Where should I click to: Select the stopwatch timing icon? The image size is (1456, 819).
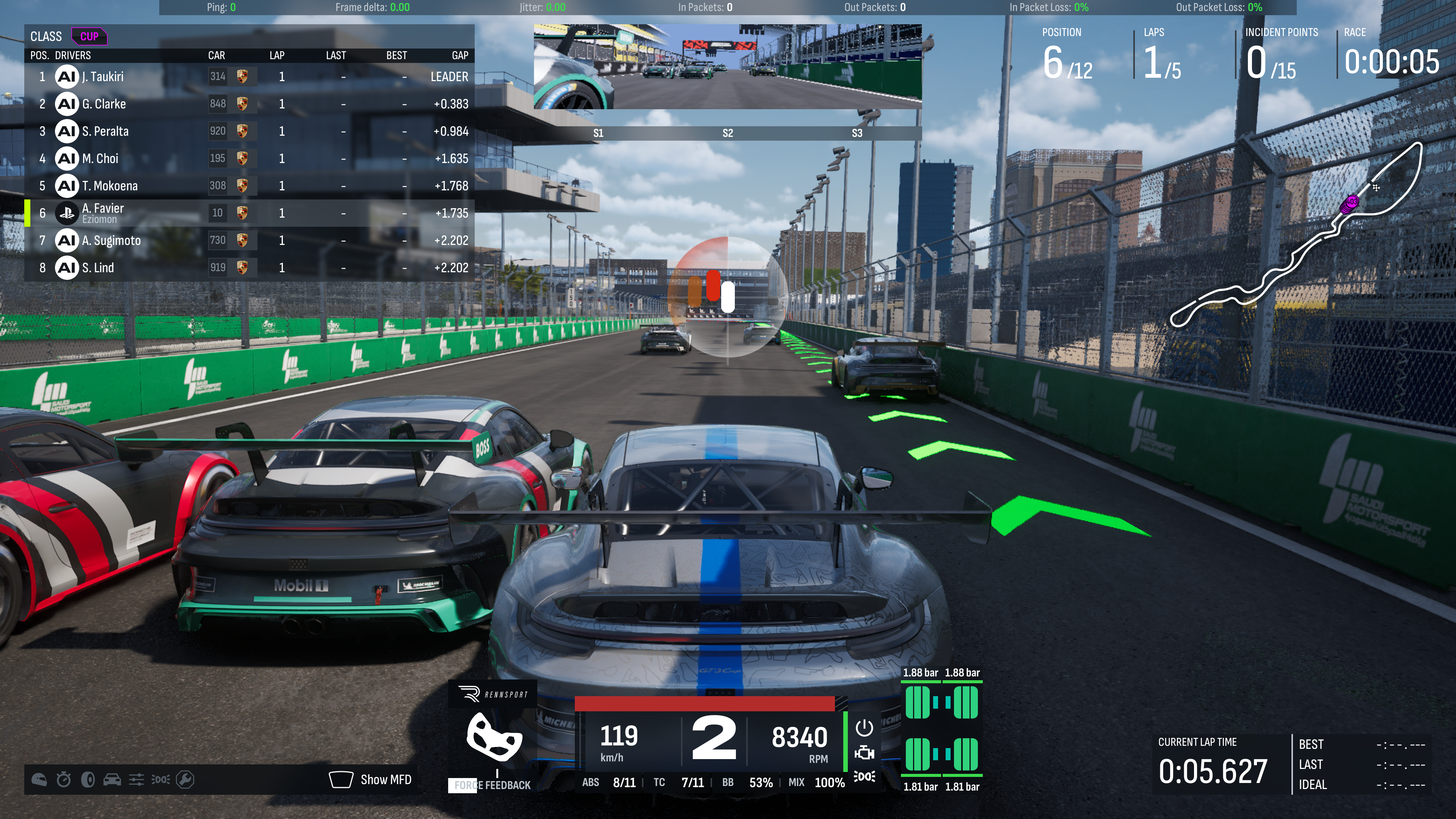tap(63, 780)
